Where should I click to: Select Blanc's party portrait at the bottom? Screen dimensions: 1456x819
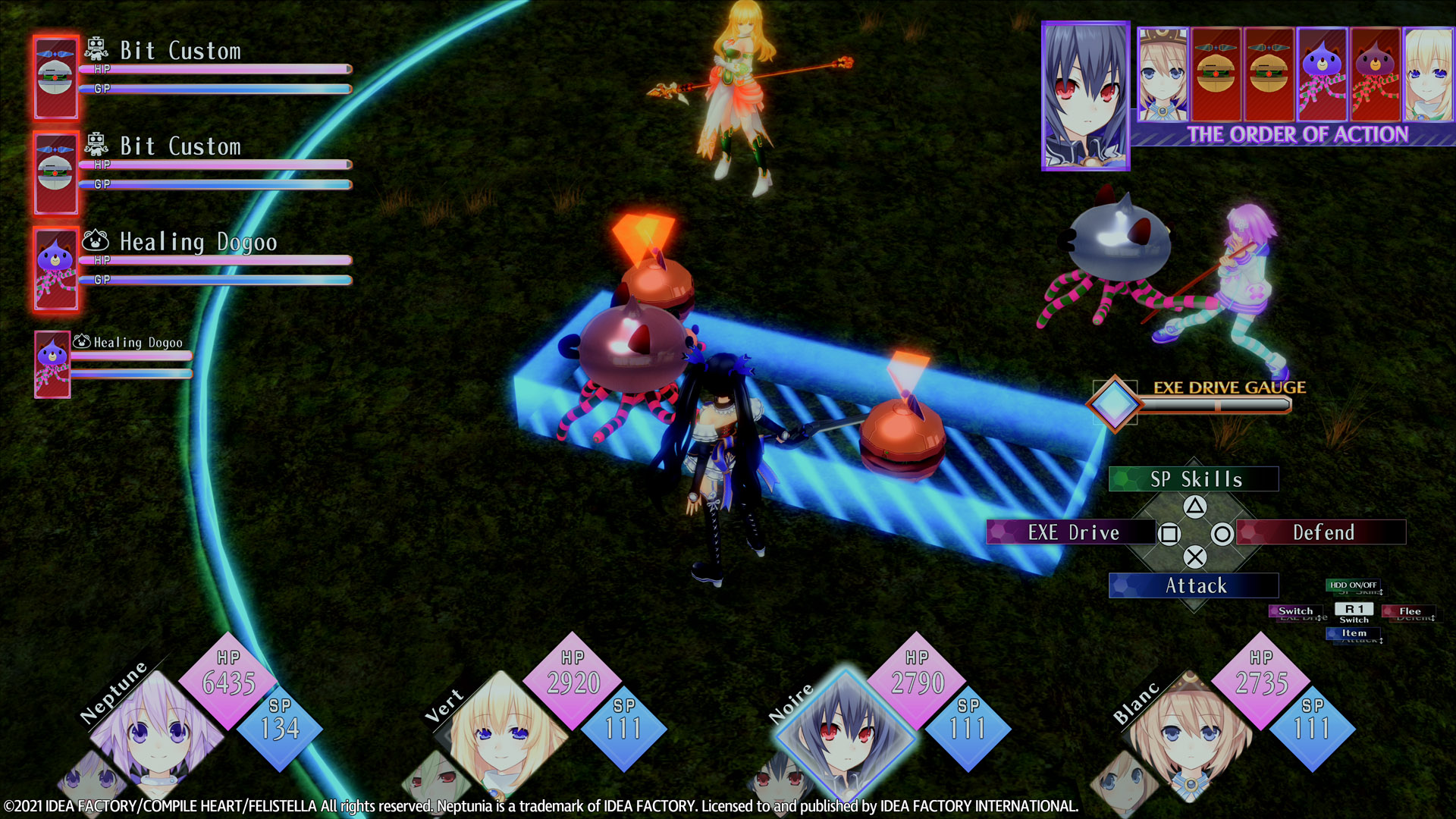(1189, 730)
